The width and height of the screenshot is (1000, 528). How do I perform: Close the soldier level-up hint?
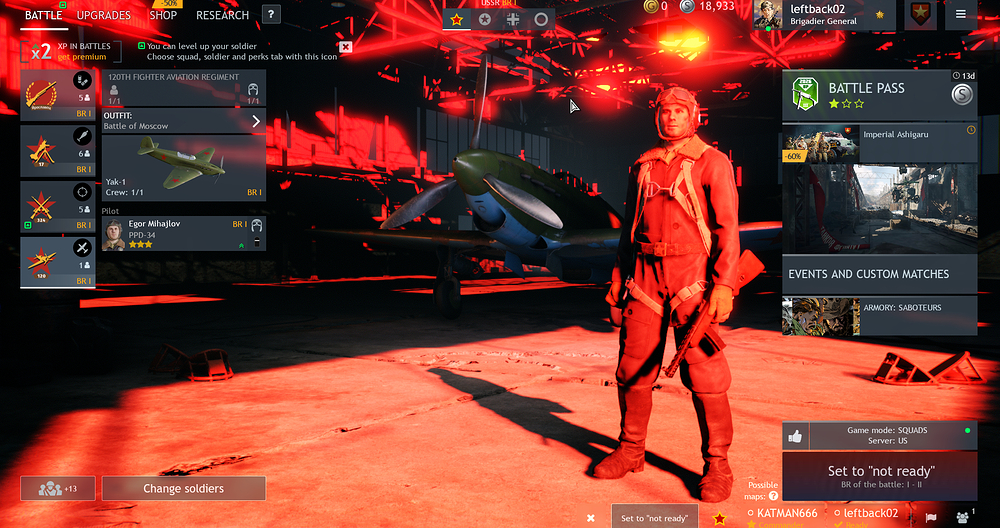click(x=345, y=47)
